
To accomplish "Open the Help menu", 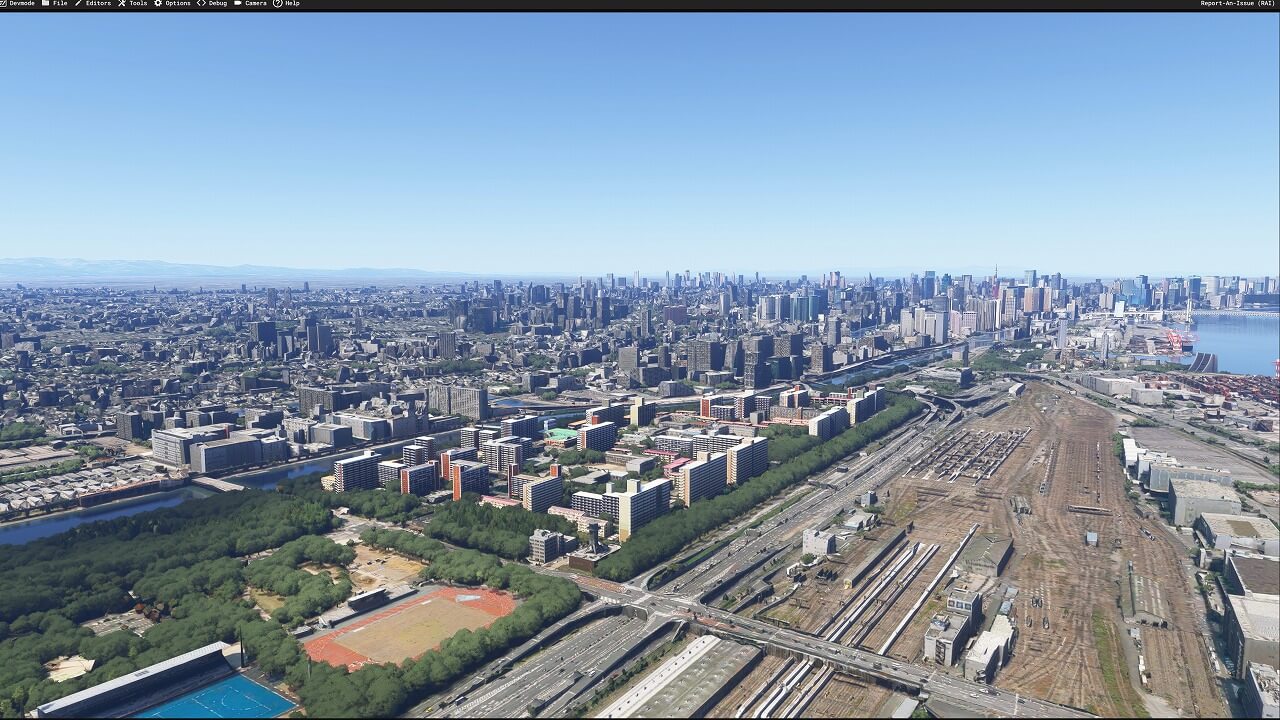I will (x=290, y=4).
